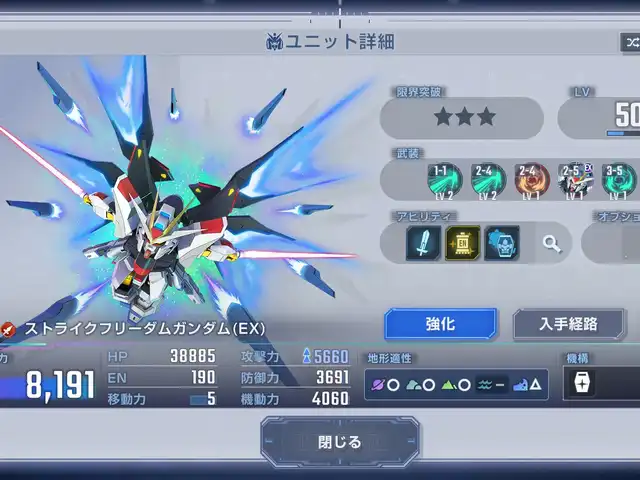Show the 入手経路 acquisition routes
This screenshot has width=640, height=480.
pos(568,324)
